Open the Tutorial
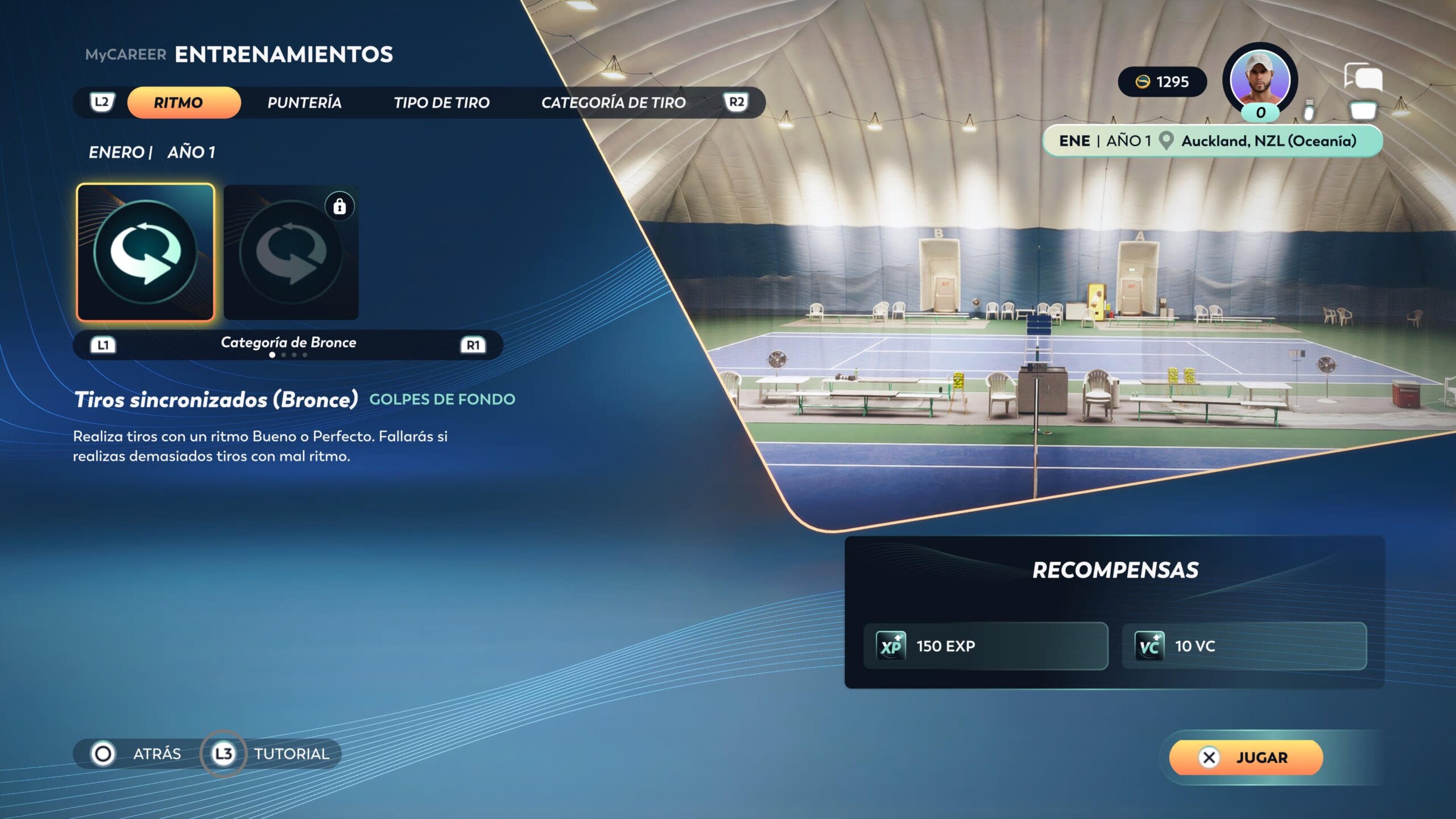This screenshot has height=819, width=1456. [x=272, y=754]
